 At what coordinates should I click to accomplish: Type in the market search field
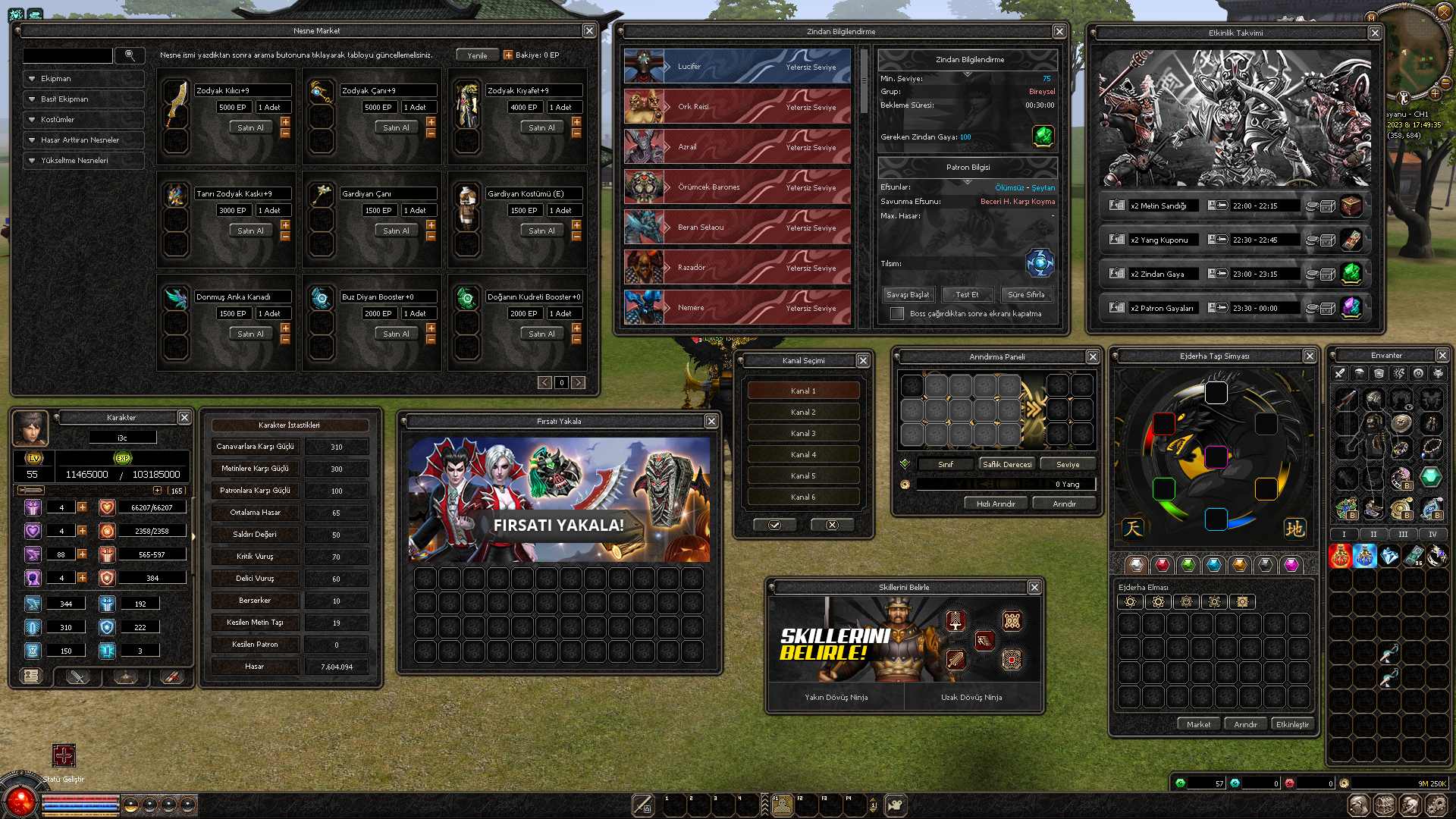click(67, 55)
